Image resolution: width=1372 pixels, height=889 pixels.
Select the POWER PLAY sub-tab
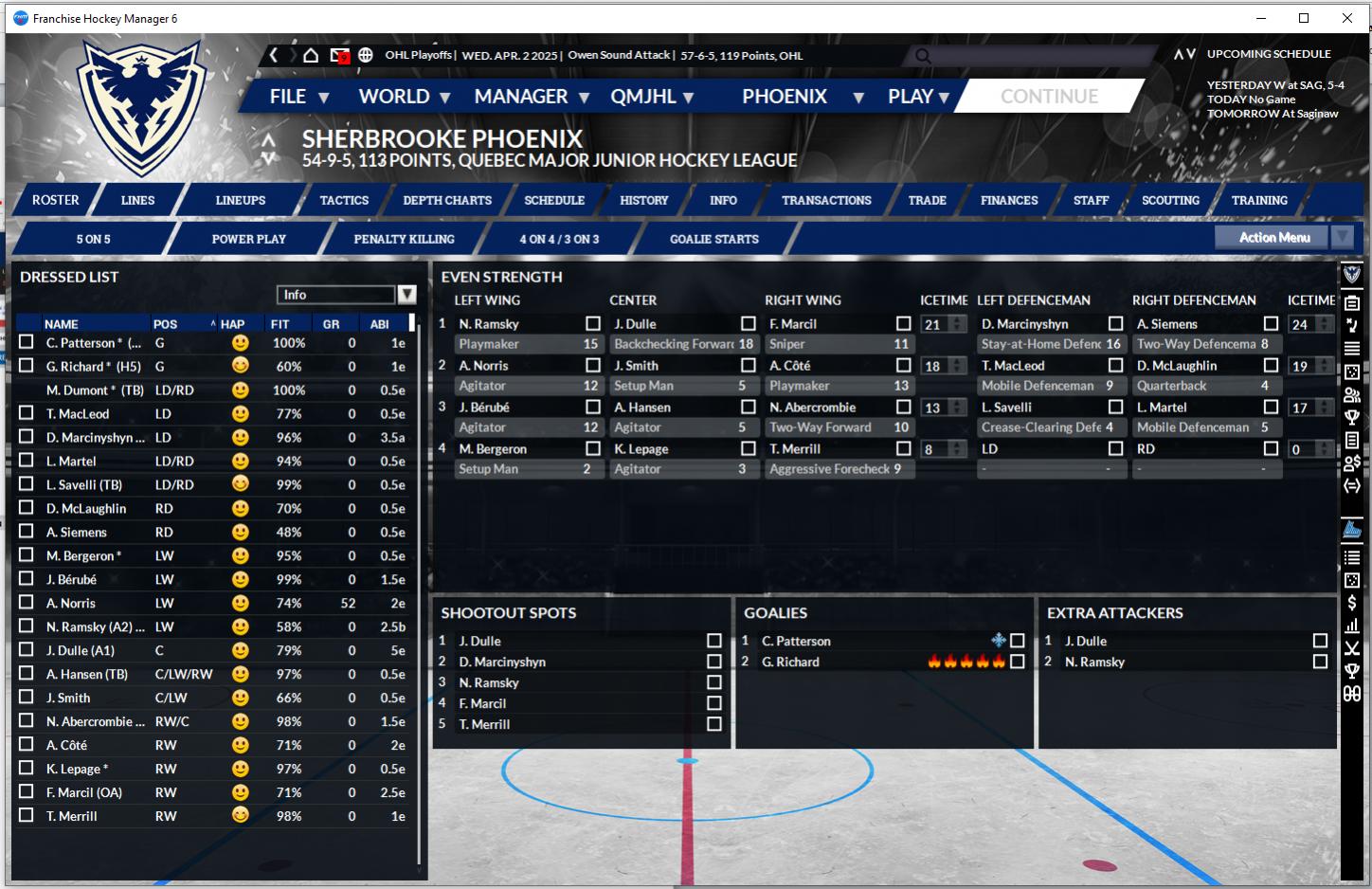248,239
